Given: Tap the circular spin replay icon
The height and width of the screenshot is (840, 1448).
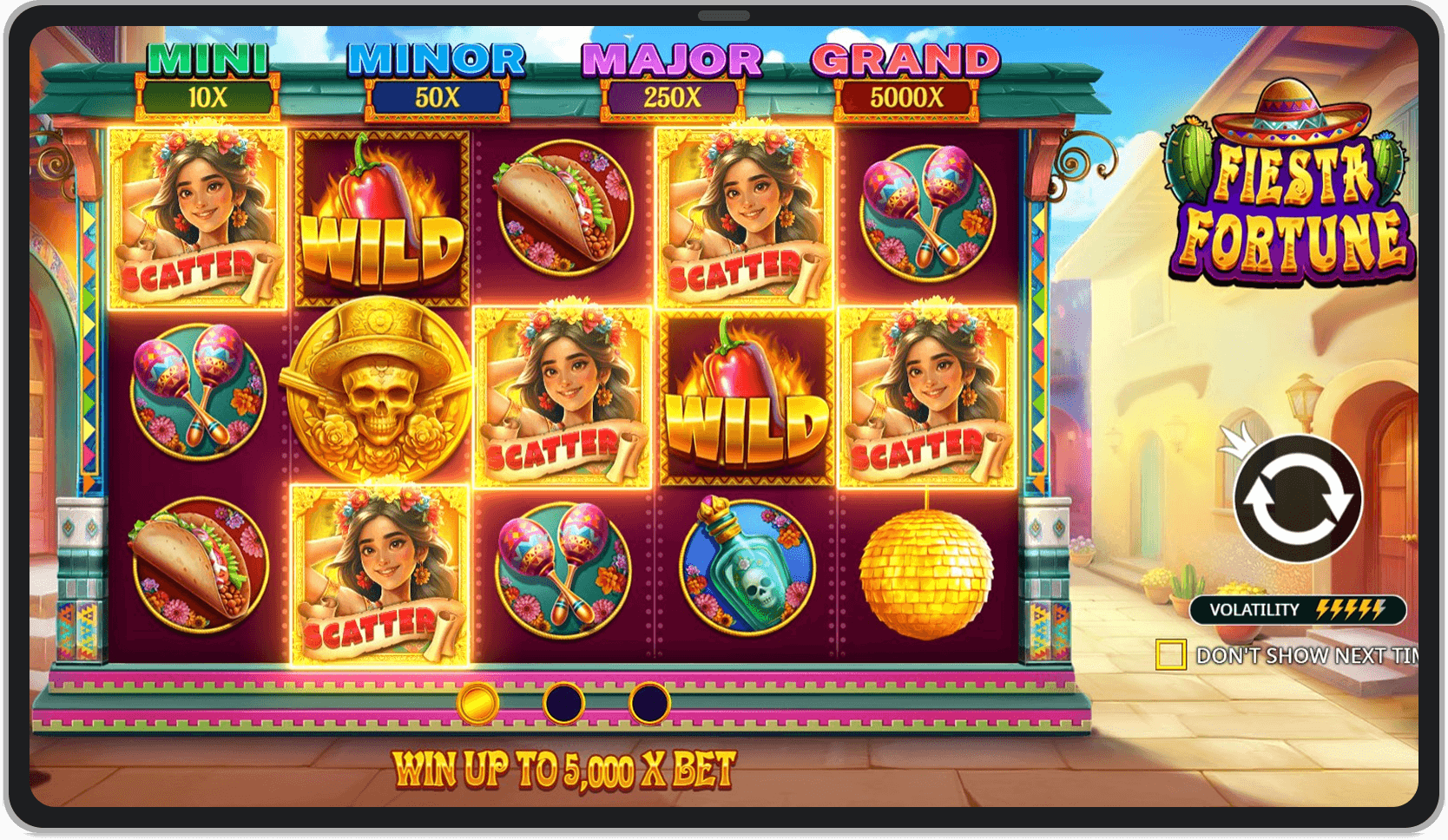Looking at the screenshot, I should (x=1299, y=499).
